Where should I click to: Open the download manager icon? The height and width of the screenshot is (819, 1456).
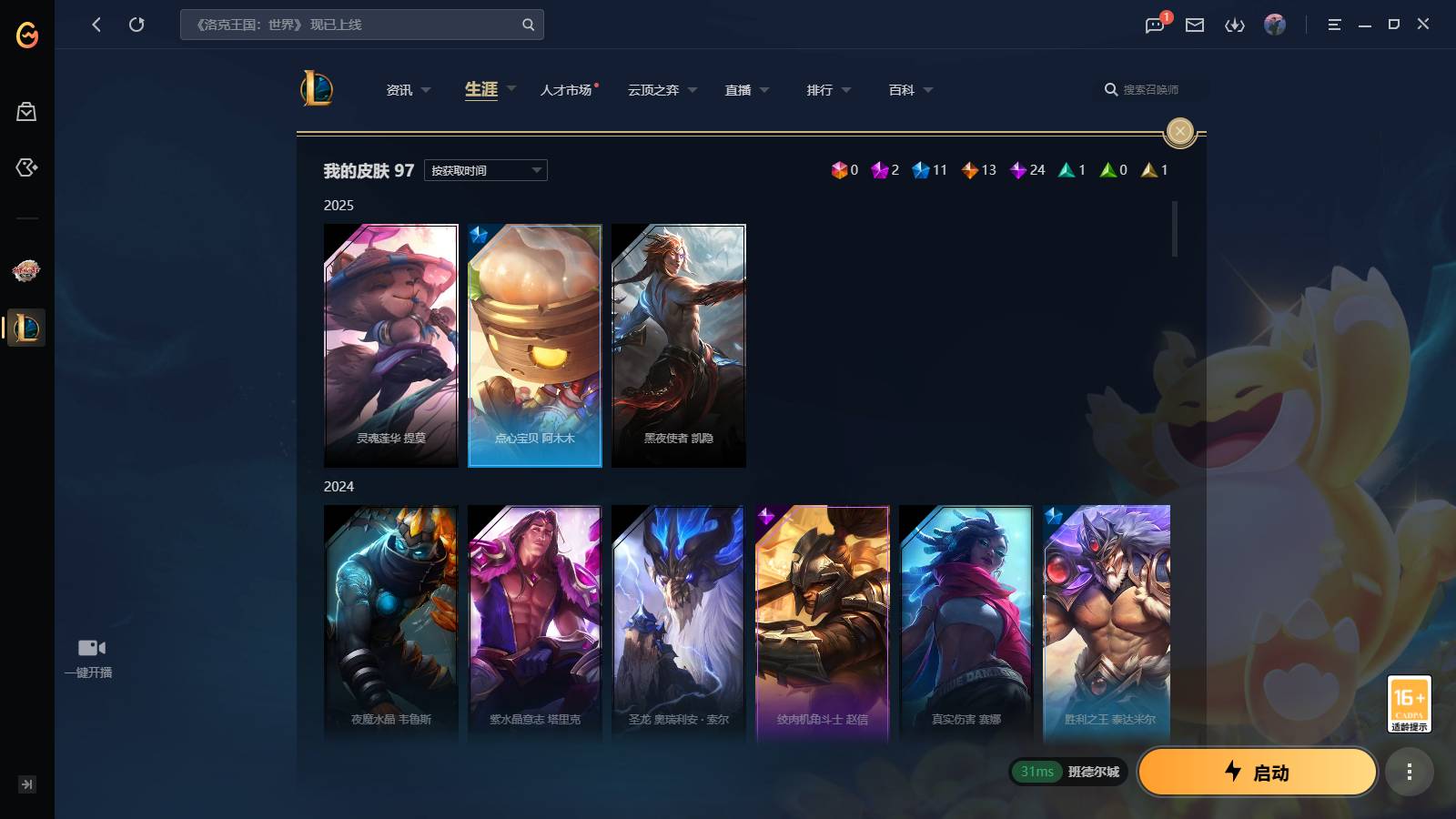tap(1235, 25)
